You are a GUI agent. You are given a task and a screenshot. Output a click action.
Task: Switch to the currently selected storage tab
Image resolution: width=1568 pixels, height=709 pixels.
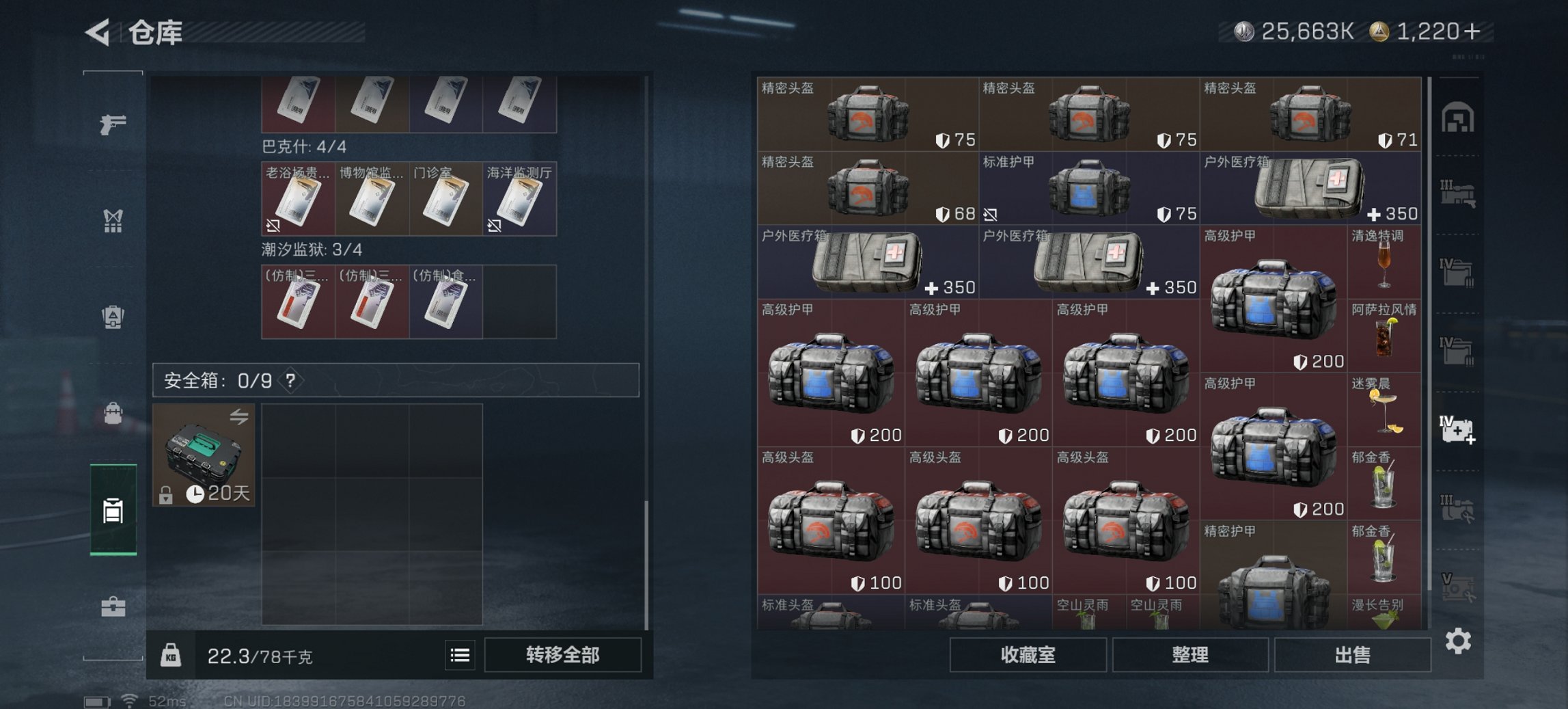113,510
